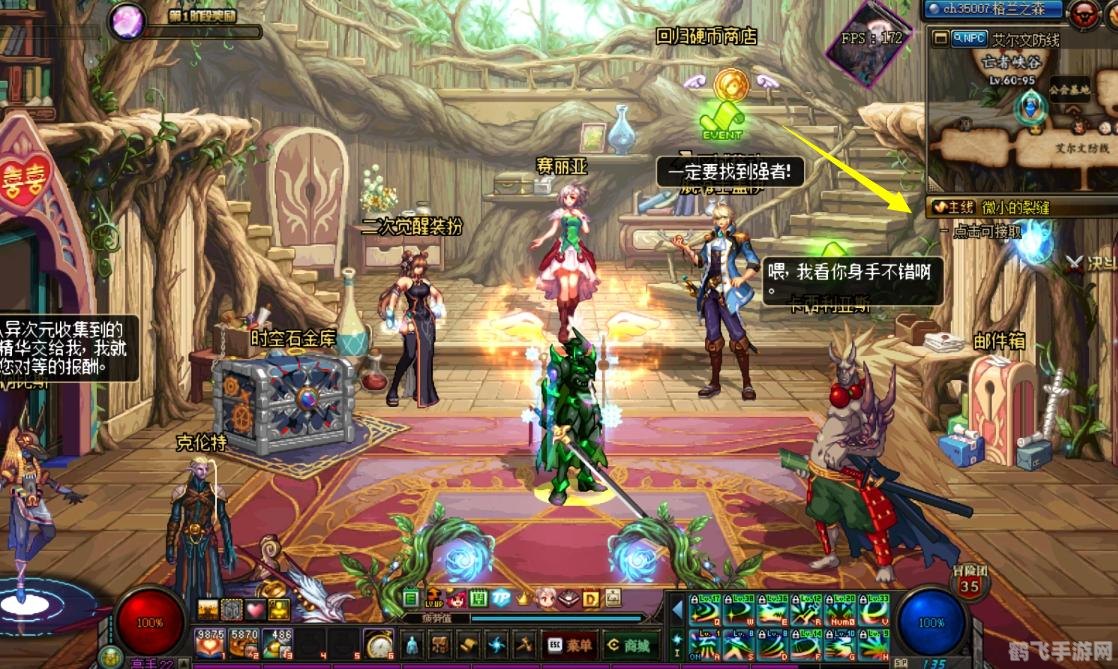
Task: Click the red round icon beside channel bar
Action: [x=1081, y=13]
